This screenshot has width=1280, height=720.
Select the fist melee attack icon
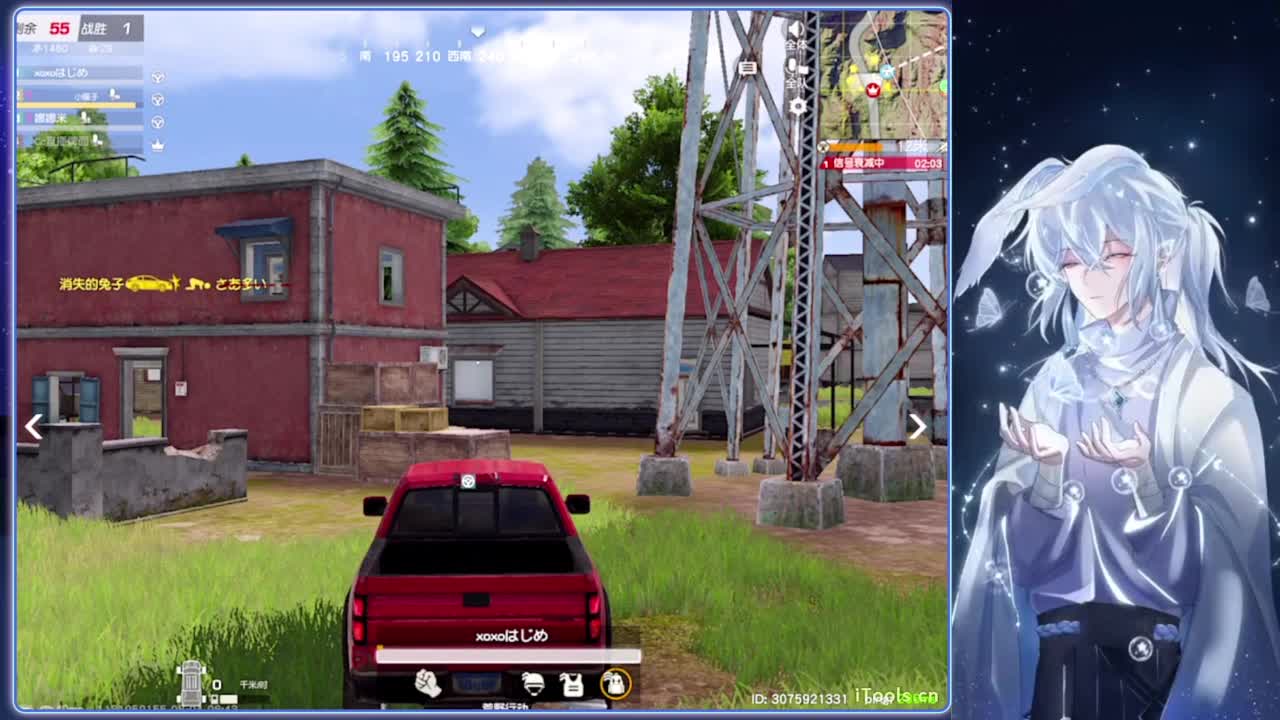pos(427,685)
